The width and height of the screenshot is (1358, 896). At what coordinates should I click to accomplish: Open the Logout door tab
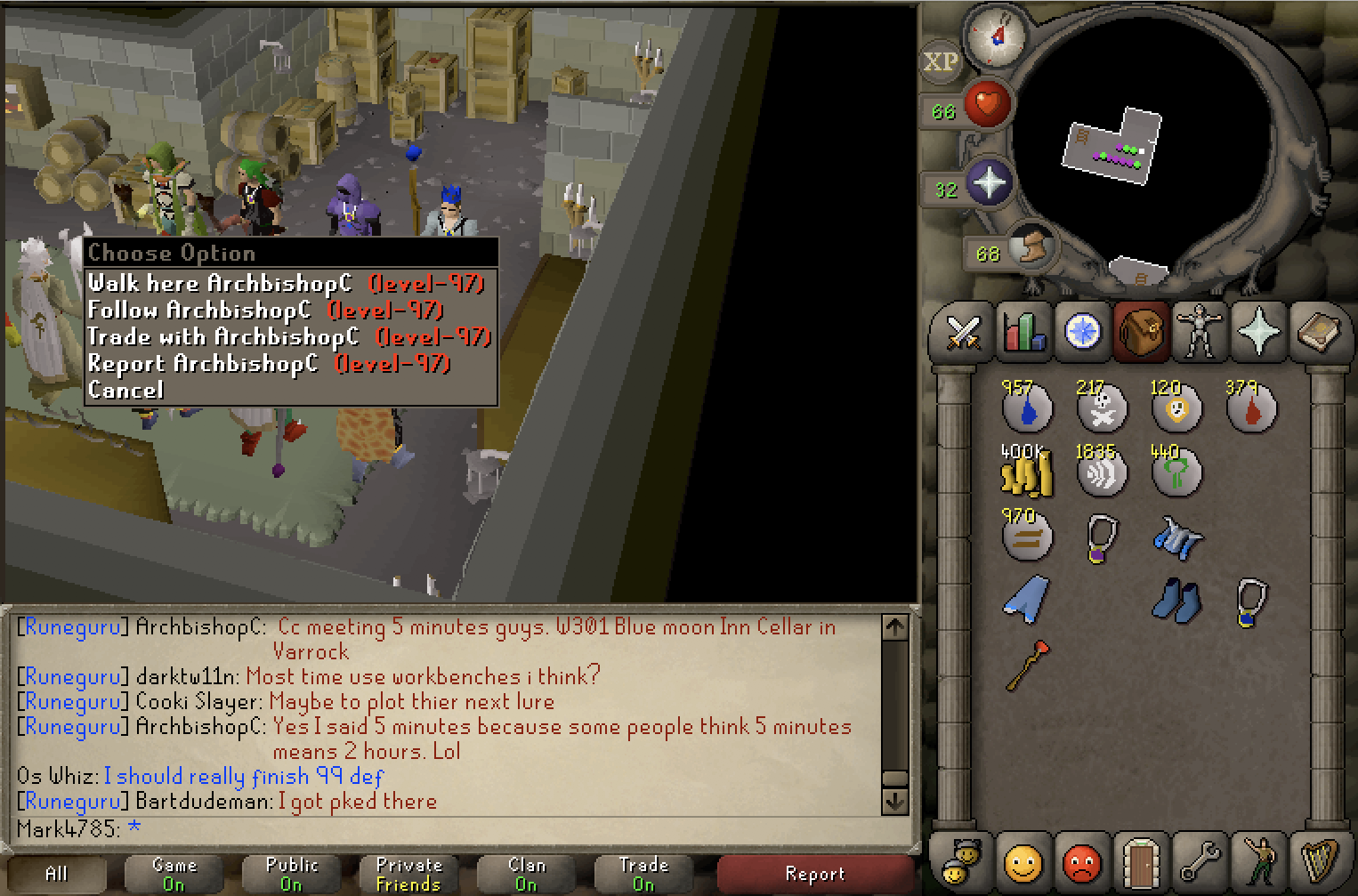(1141, 861)
